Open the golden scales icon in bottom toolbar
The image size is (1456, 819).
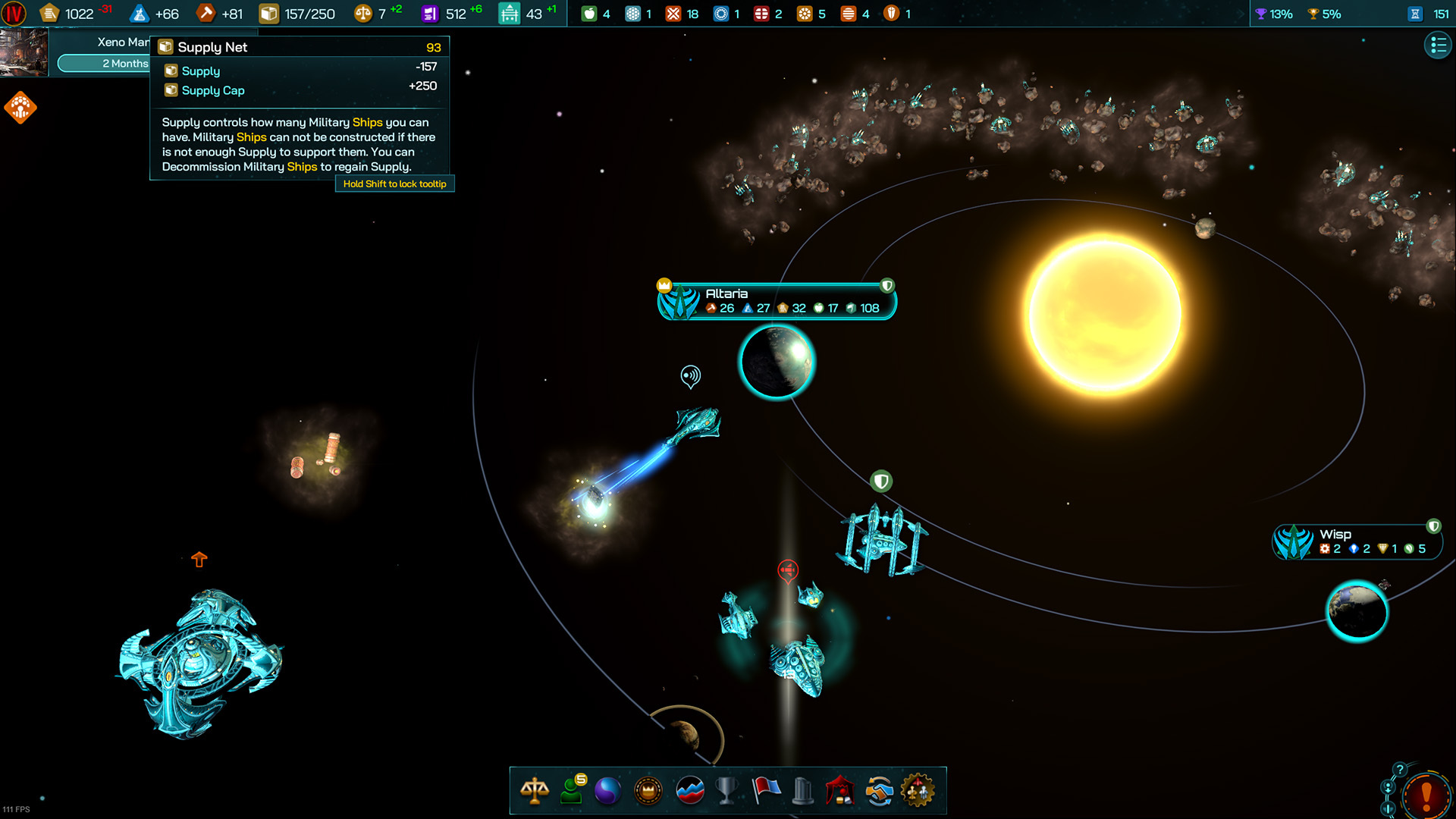coord(535,791)
